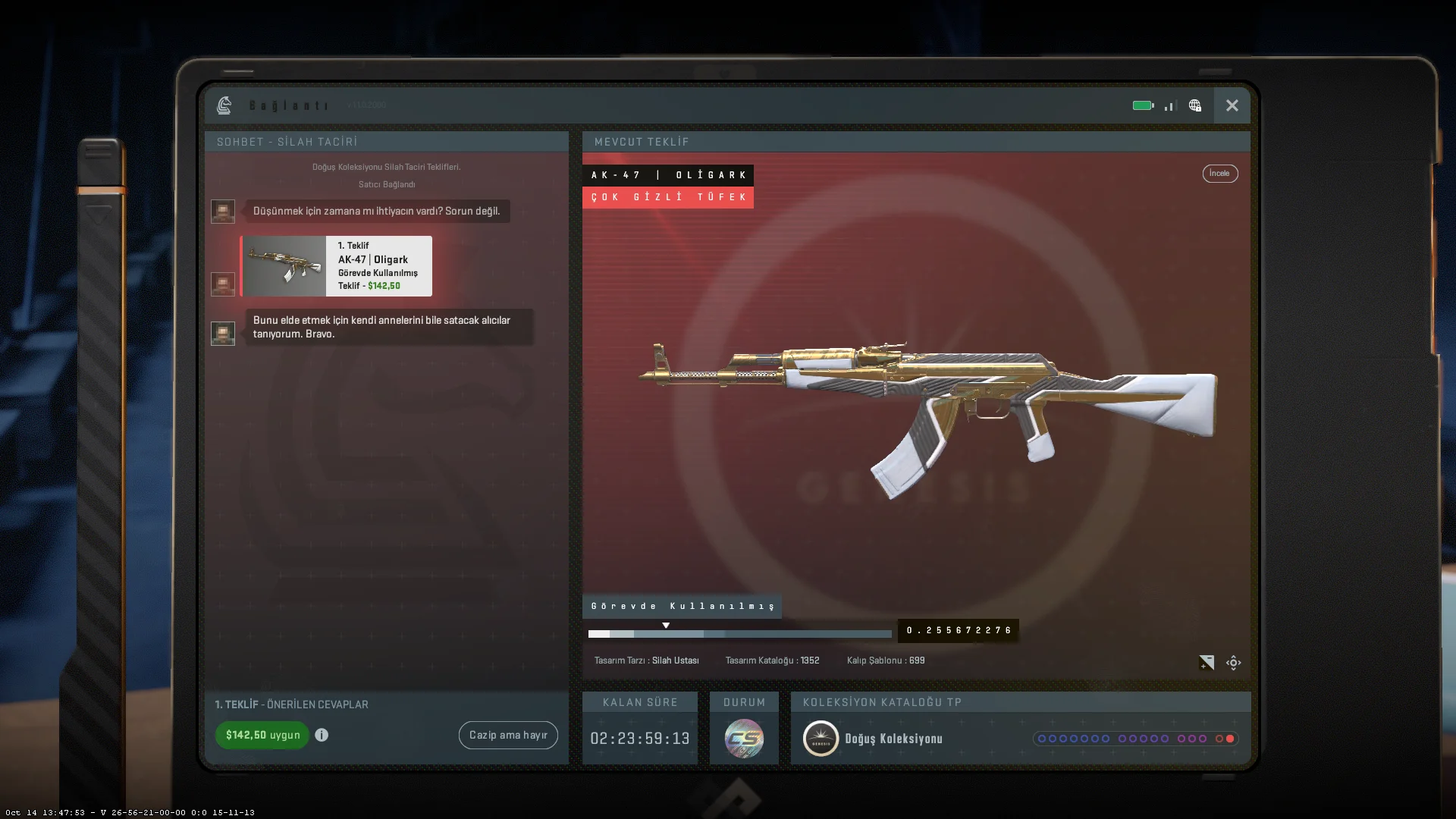The width and height of the screenshot is (1456, 819).
Task: Close the trader terminal window
Action: click(1232, 105)
